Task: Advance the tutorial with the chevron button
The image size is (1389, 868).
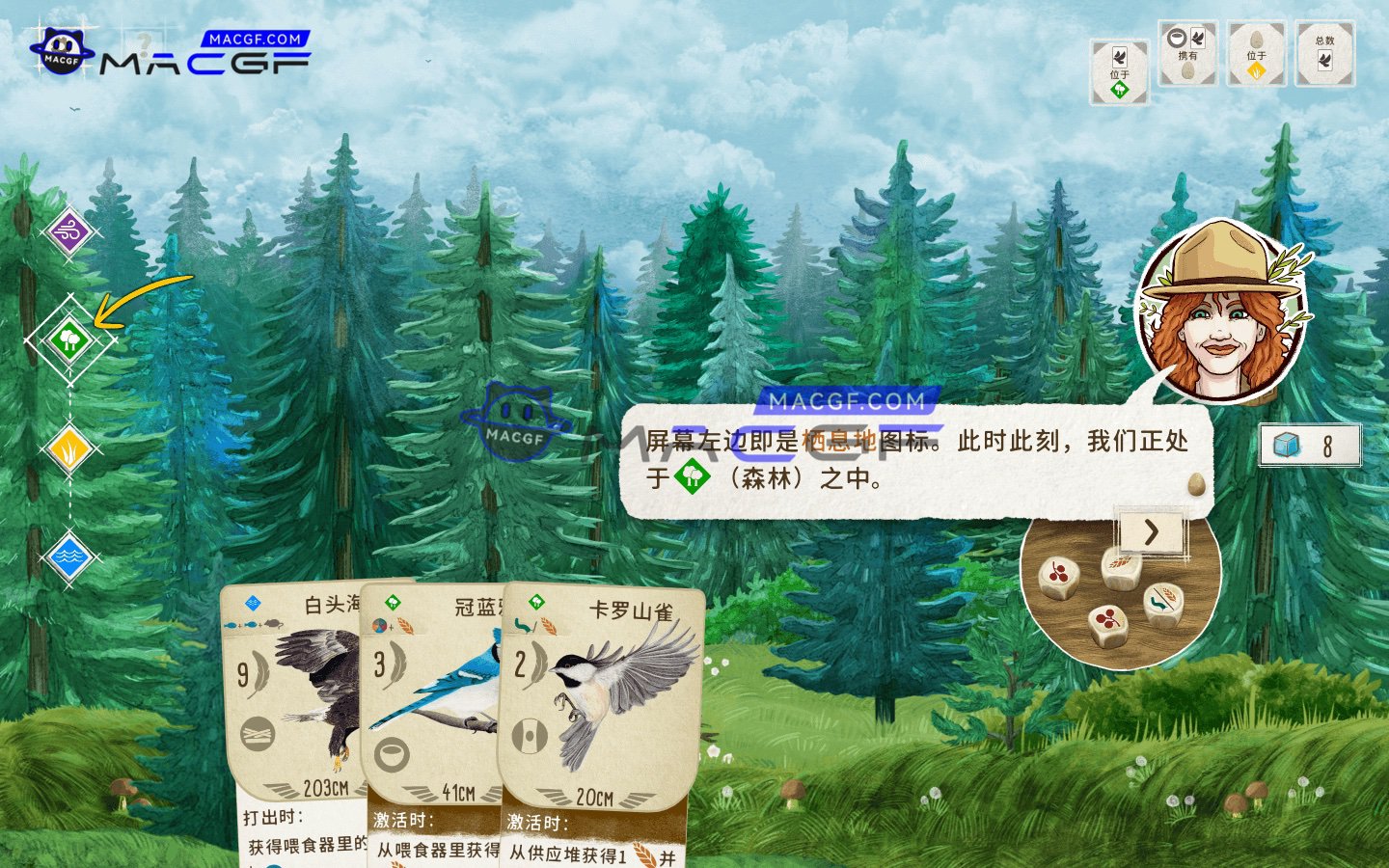Action: click(1150, 533)
